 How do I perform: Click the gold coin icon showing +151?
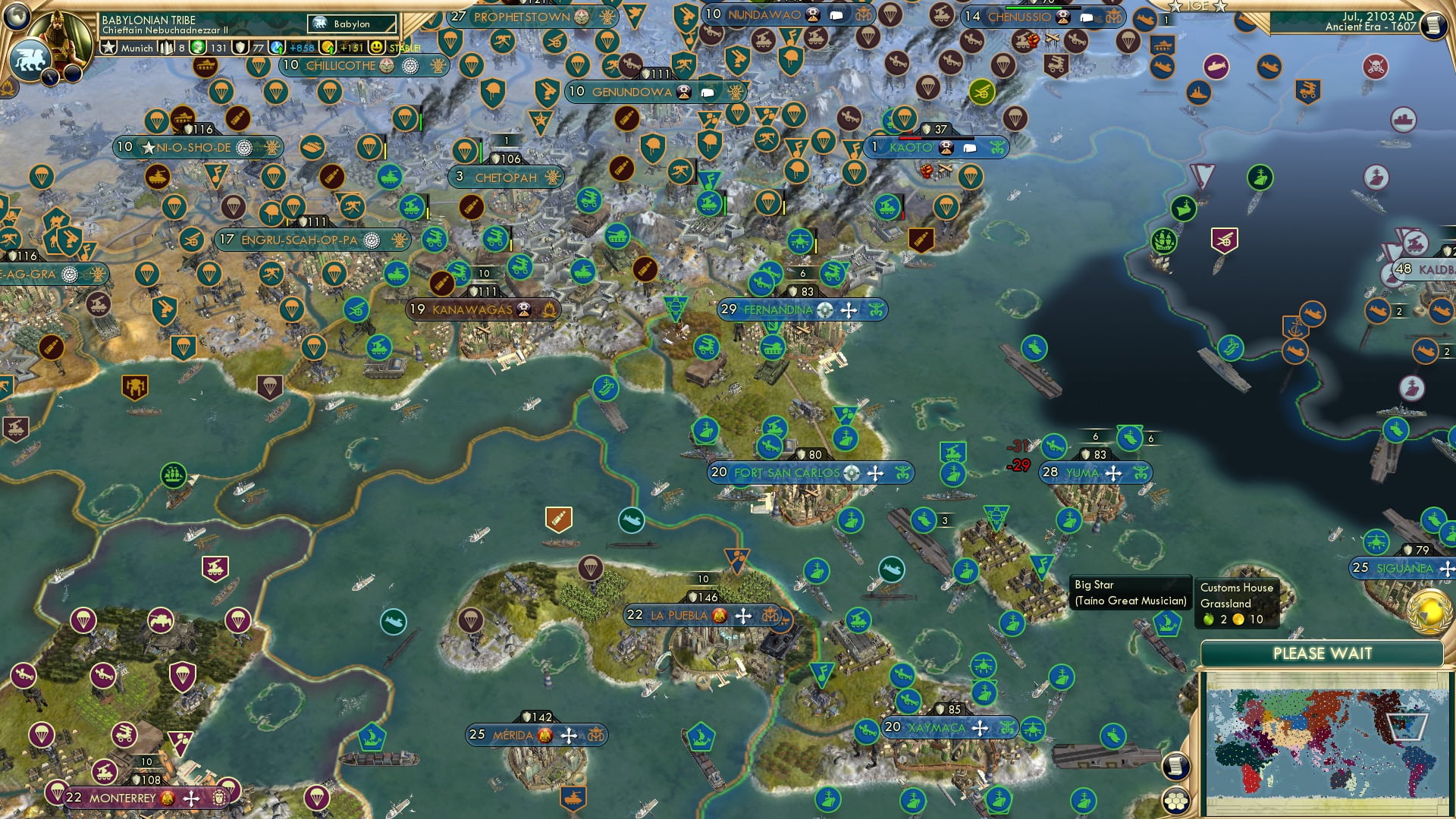pos(326,47)
